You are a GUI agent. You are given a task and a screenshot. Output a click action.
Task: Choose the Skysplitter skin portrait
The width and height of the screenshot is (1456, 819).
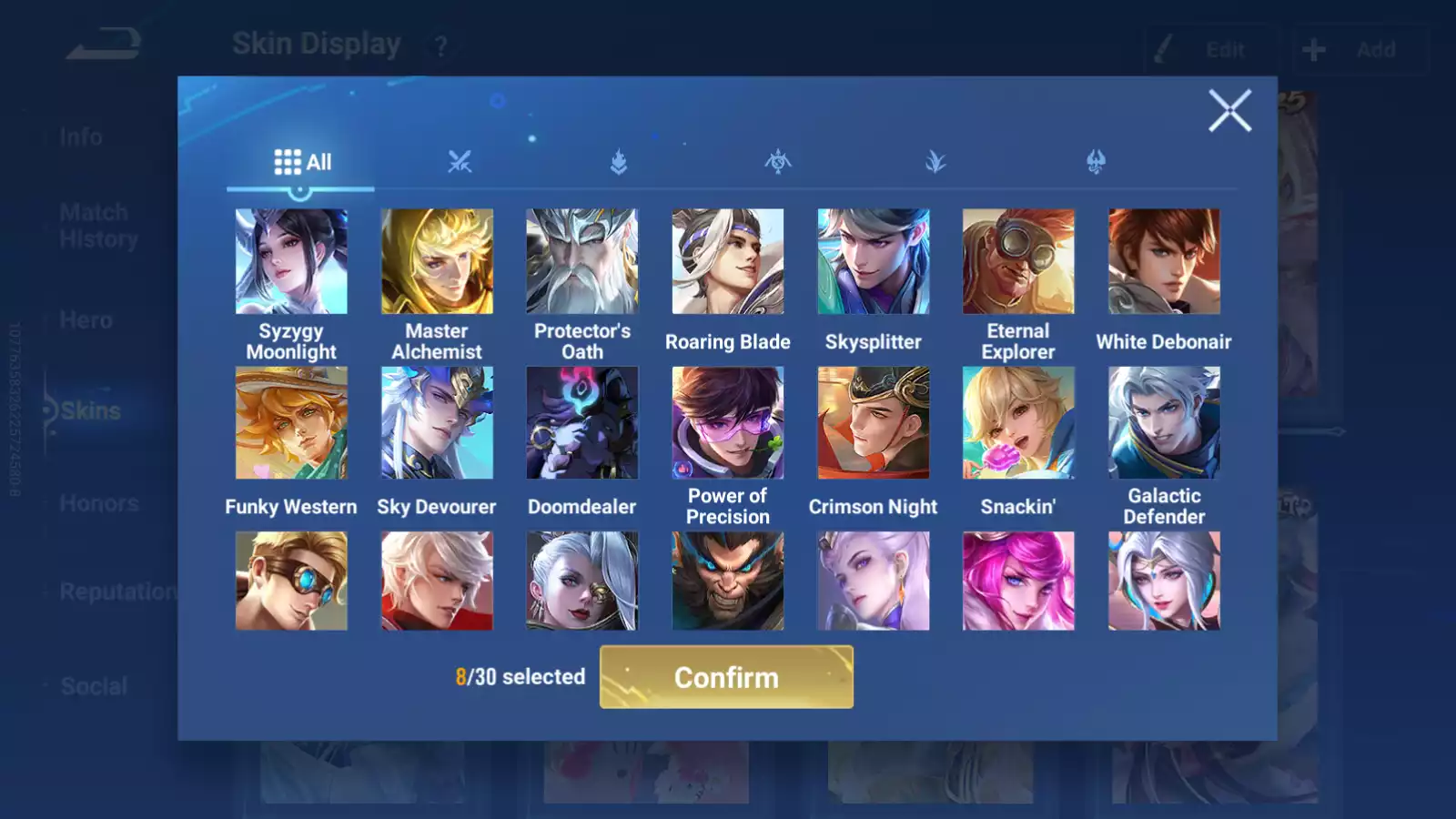click(874, 262)
